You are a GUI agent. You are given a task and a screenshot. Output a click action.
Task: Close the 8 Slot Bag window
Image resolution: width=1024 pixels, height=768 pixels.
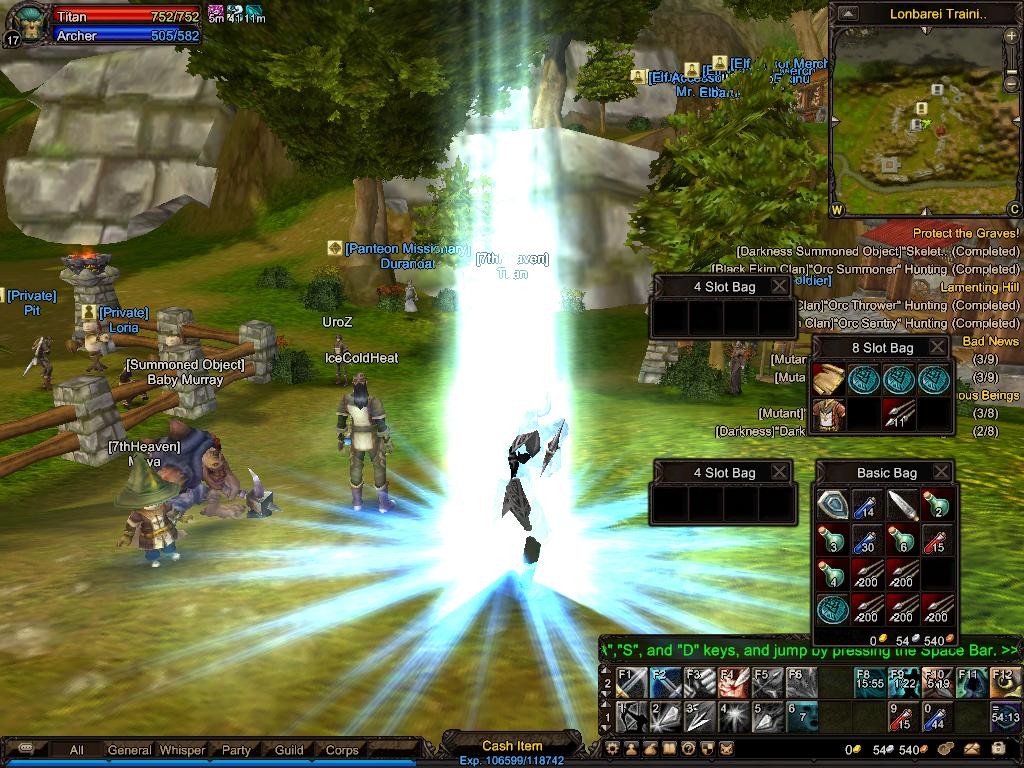936,347
